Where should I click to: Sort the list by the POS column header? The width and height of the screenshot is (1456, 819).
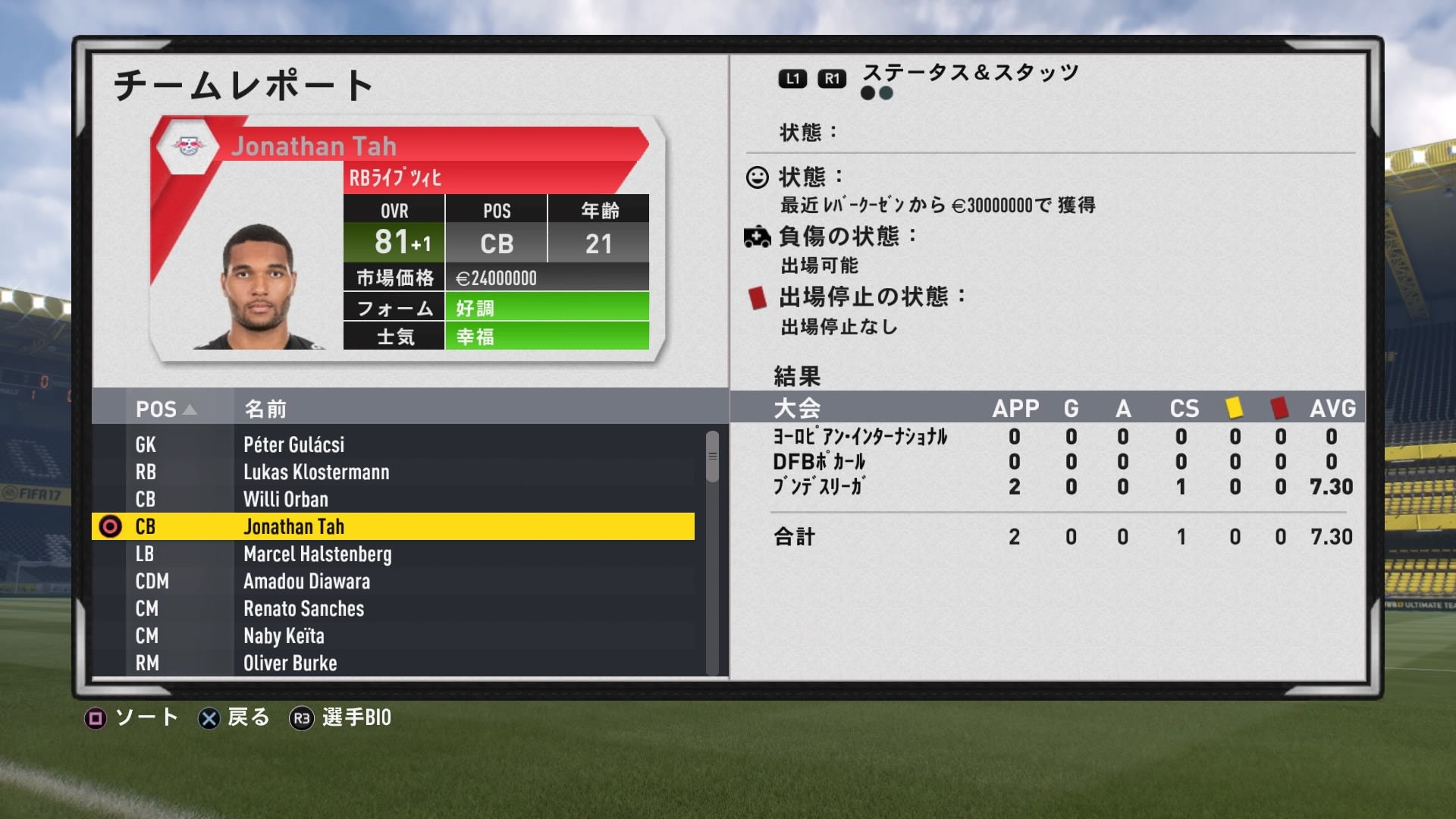[165, 409]
